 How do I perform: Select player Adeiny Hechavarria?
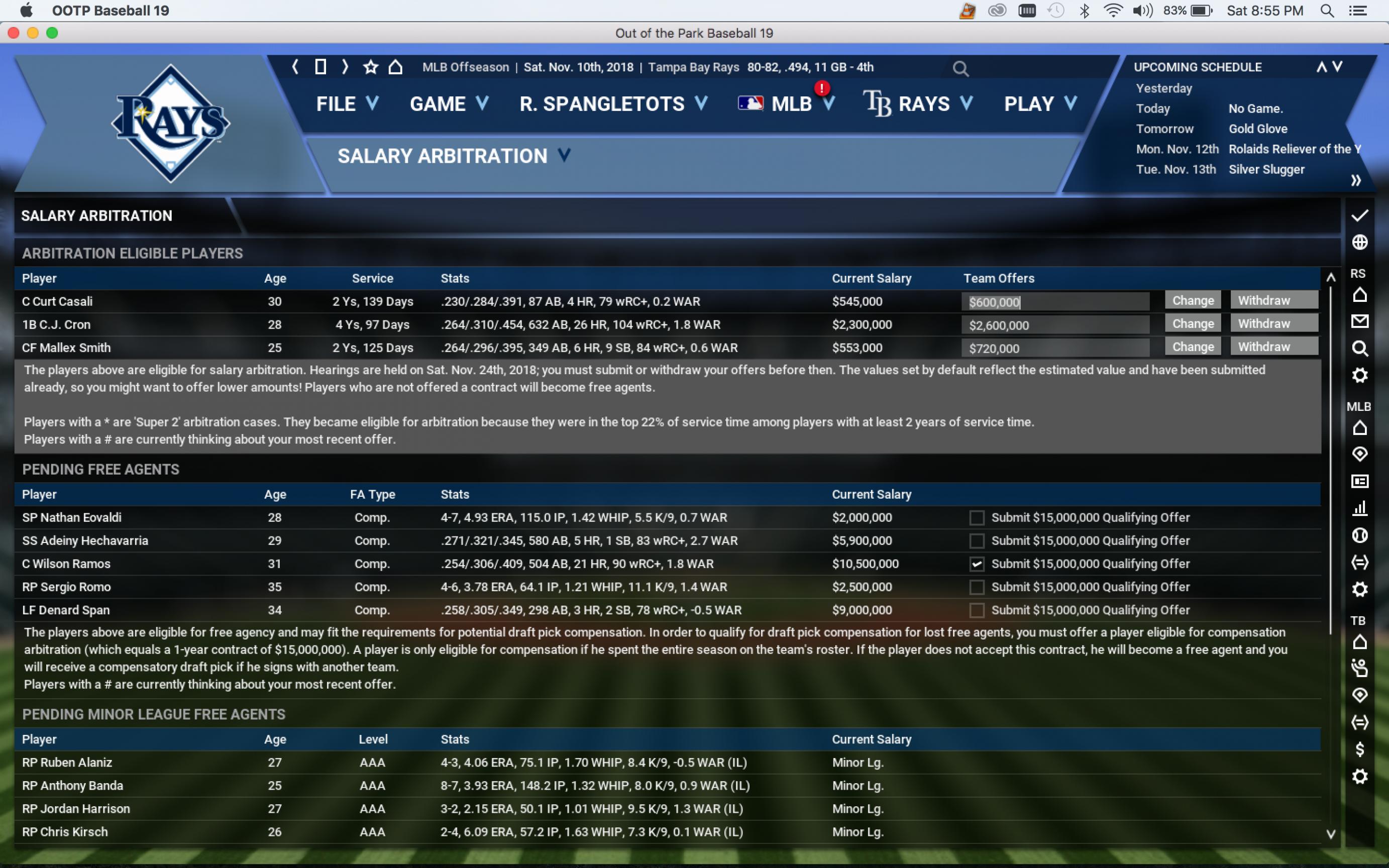(85, 541)
